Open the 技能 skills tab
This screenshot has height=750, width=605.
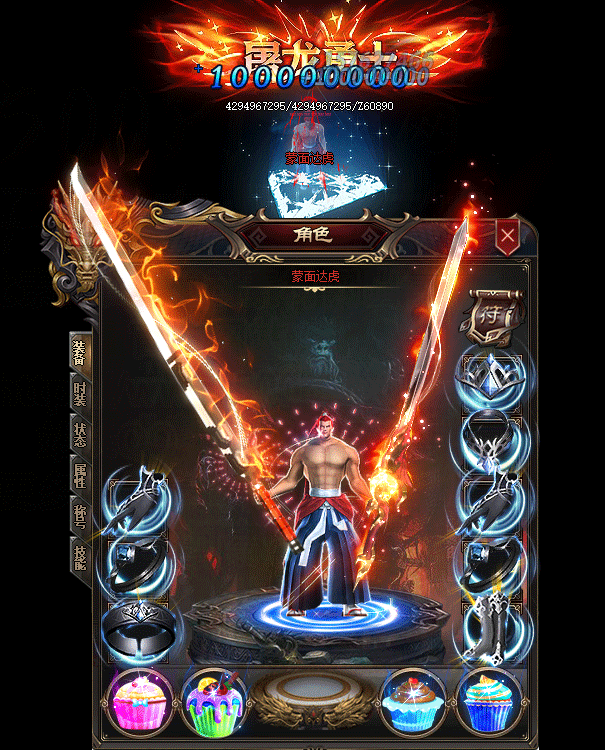81,556
